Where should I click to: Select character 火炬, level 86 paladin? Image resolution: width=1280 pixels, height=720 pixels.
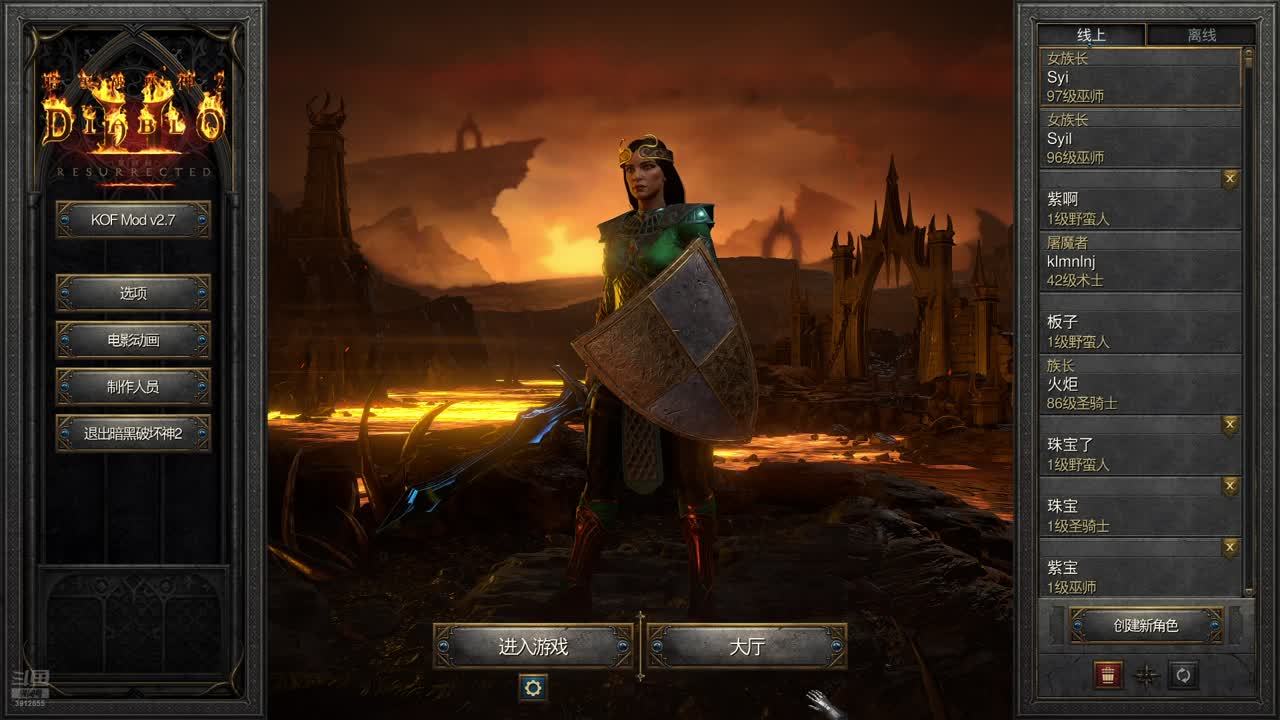[1139, 384]
